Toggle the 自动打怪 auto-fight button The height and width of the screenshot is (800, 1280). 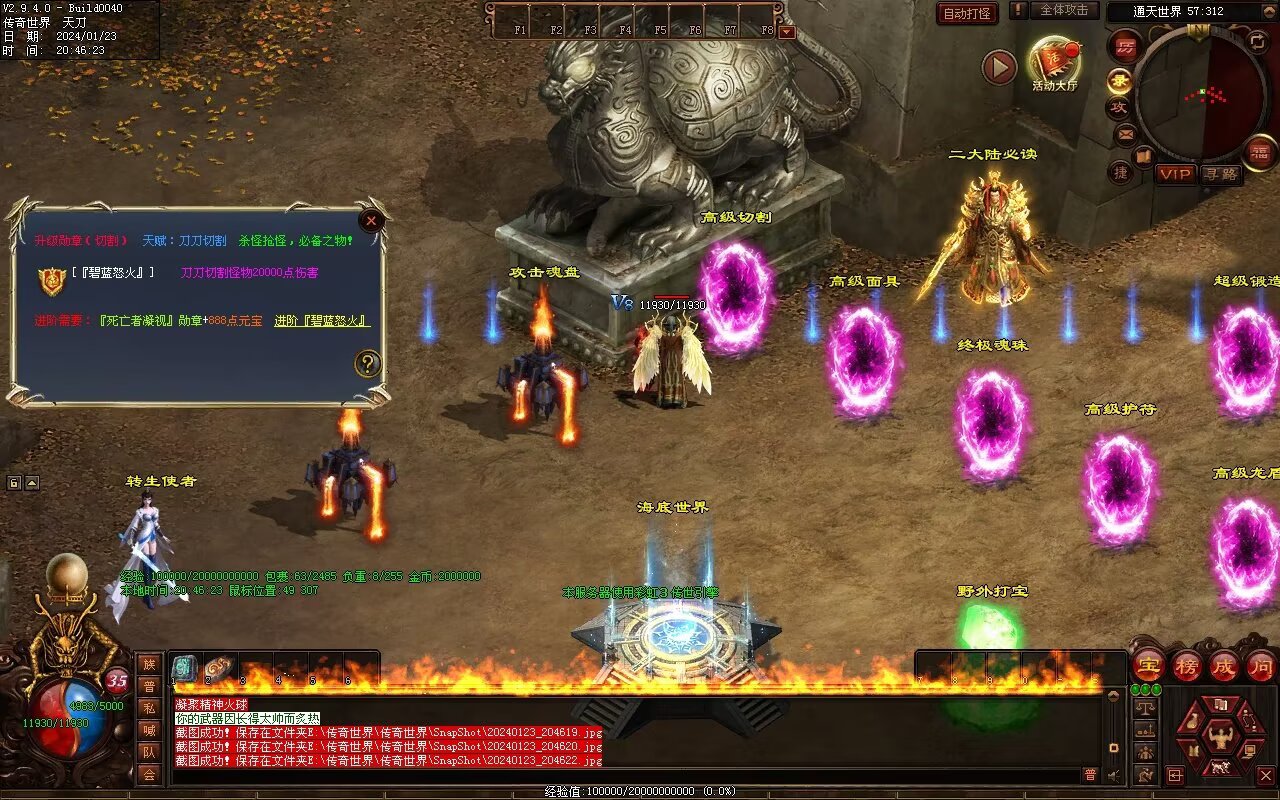pyautogui.click(x=967, y=13)
